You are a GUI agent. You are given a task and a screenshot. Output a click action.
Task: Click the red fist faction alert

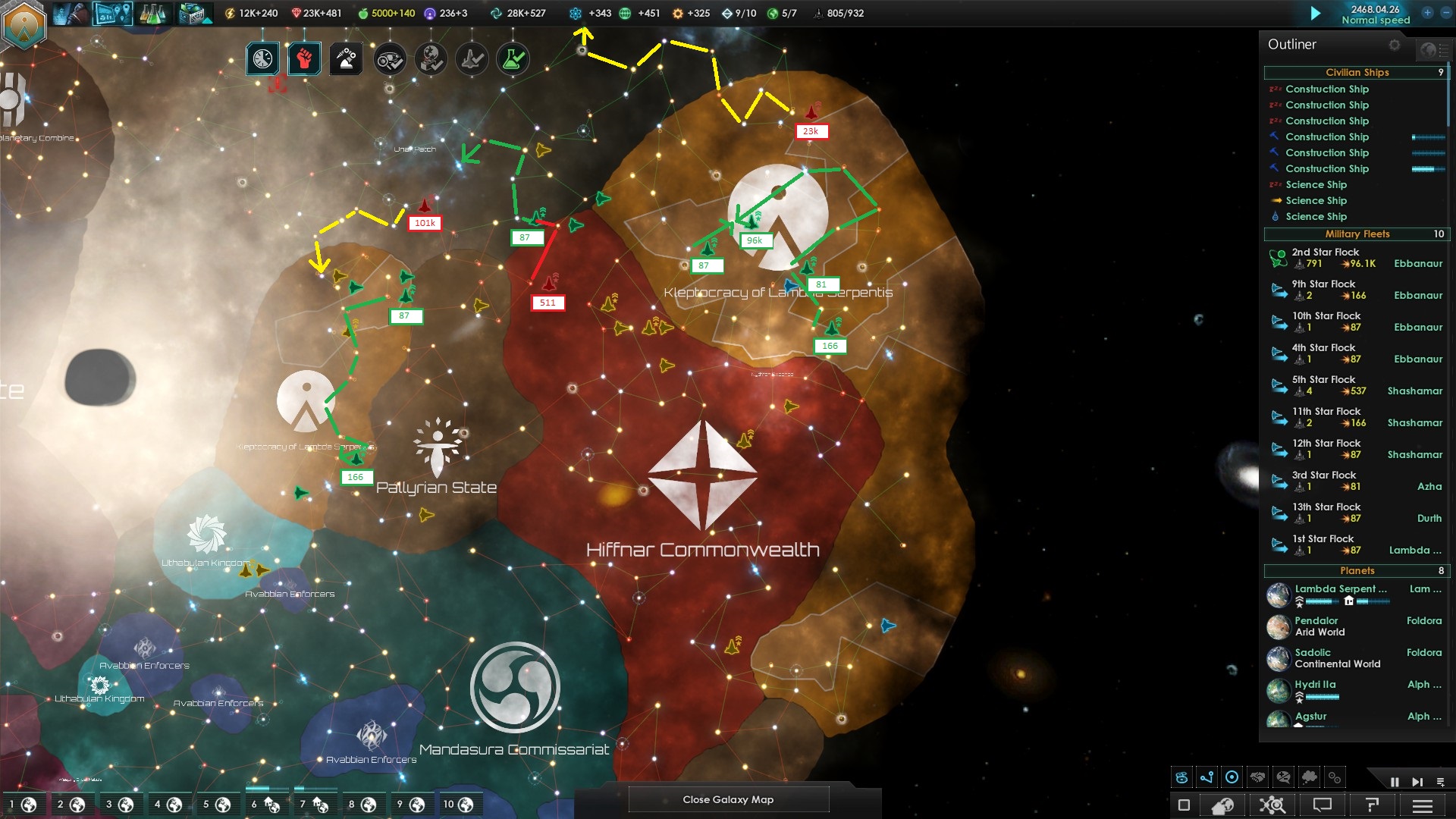click(x=304, y=59)
